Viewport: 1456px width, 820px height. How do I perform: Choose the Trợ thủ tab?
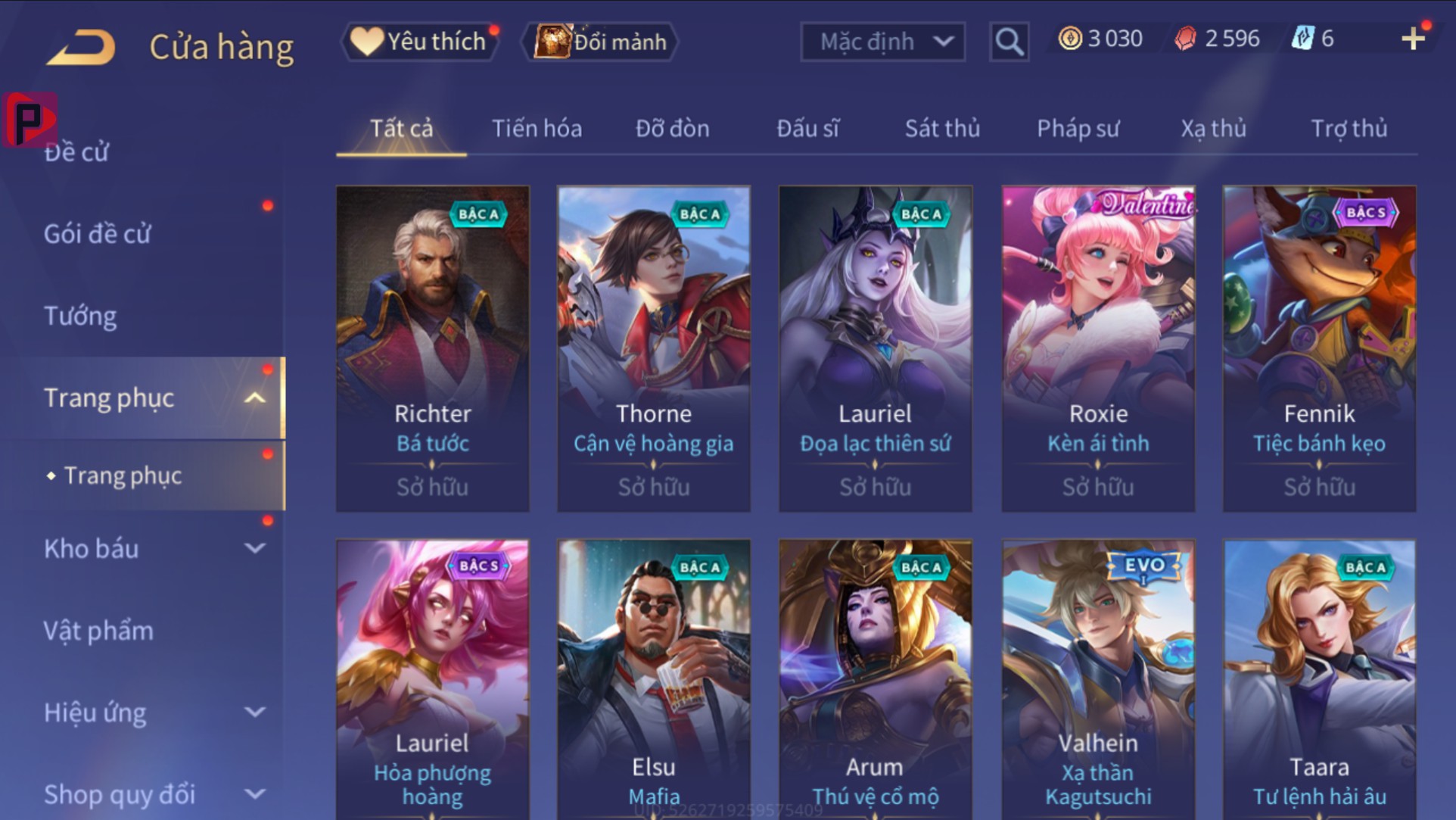[1349, 129]
